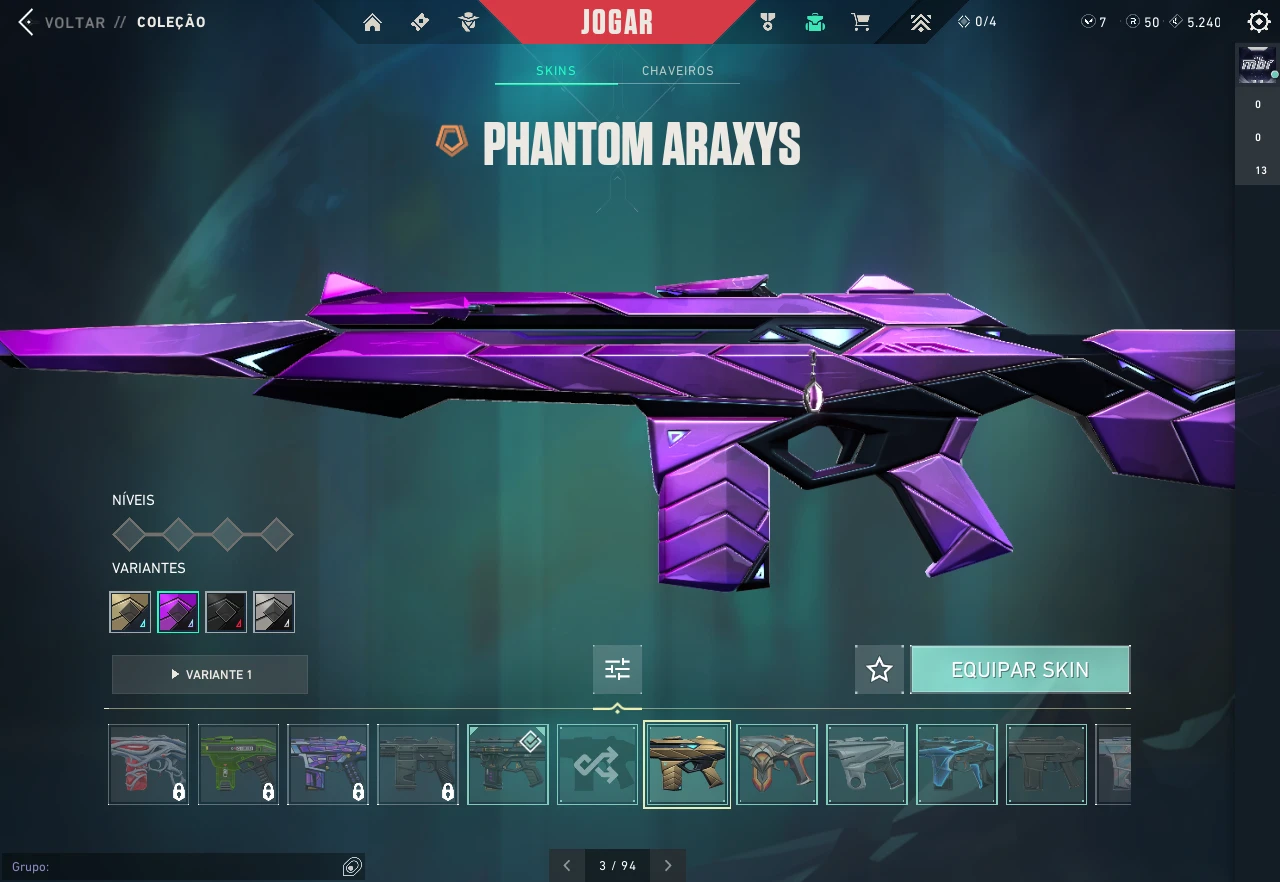Open the store shopping cart icon
Image resolution: width=1280 pixels, height=882 pixels.
860,22
